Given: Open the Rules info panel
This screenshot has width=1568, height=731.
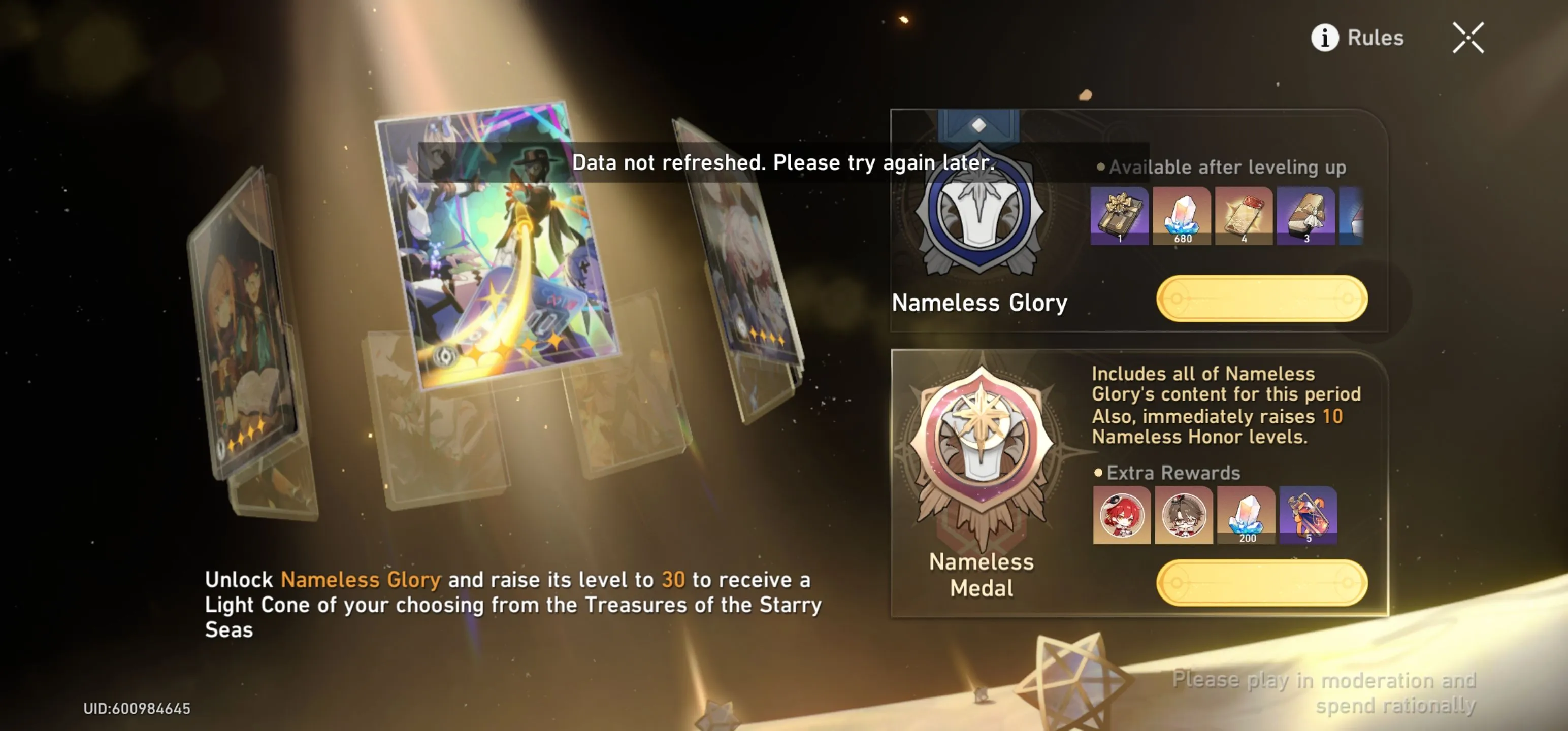Looking at the screenshot, I should [x=1357, y=38].
